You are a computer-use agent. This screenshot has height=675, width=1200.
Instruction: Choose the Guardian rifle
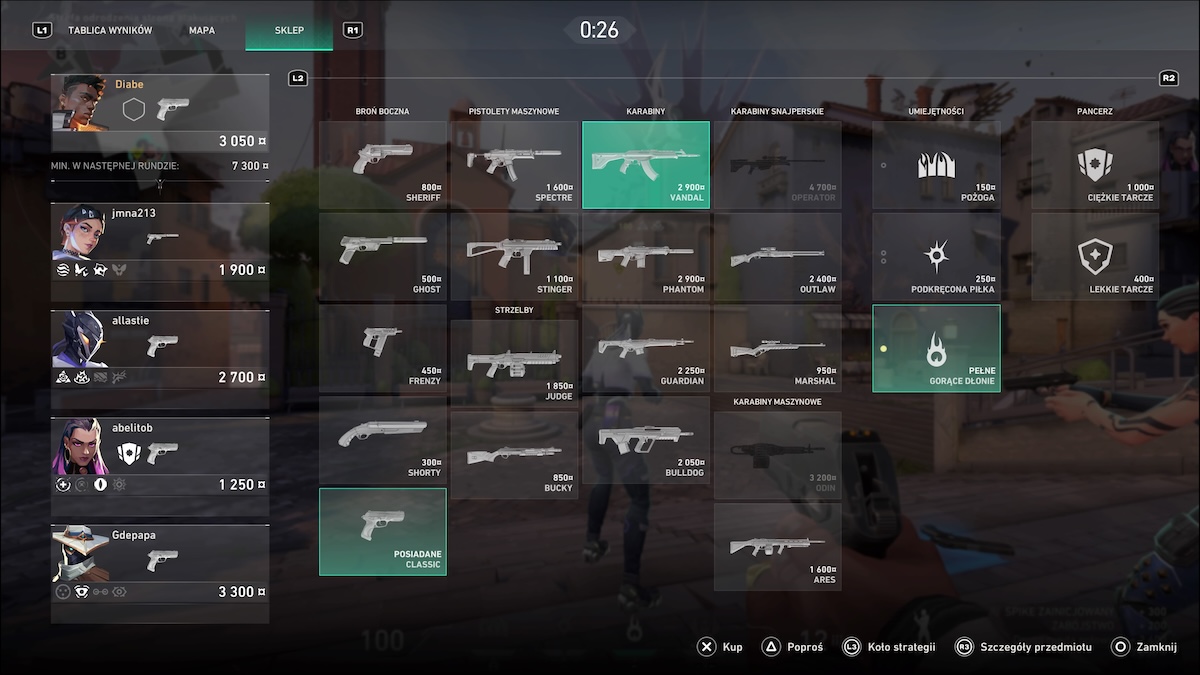coord(646,348)
